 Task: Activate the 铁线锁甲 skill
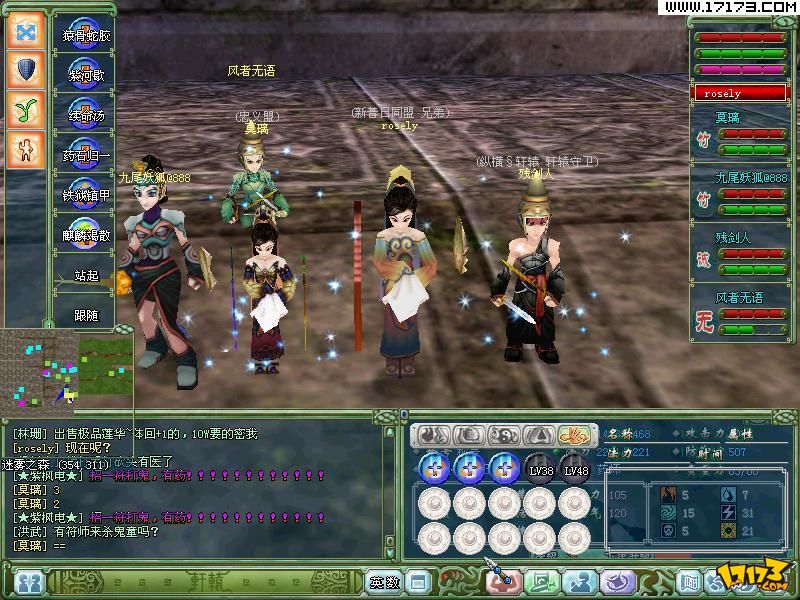tap(86, 193)
